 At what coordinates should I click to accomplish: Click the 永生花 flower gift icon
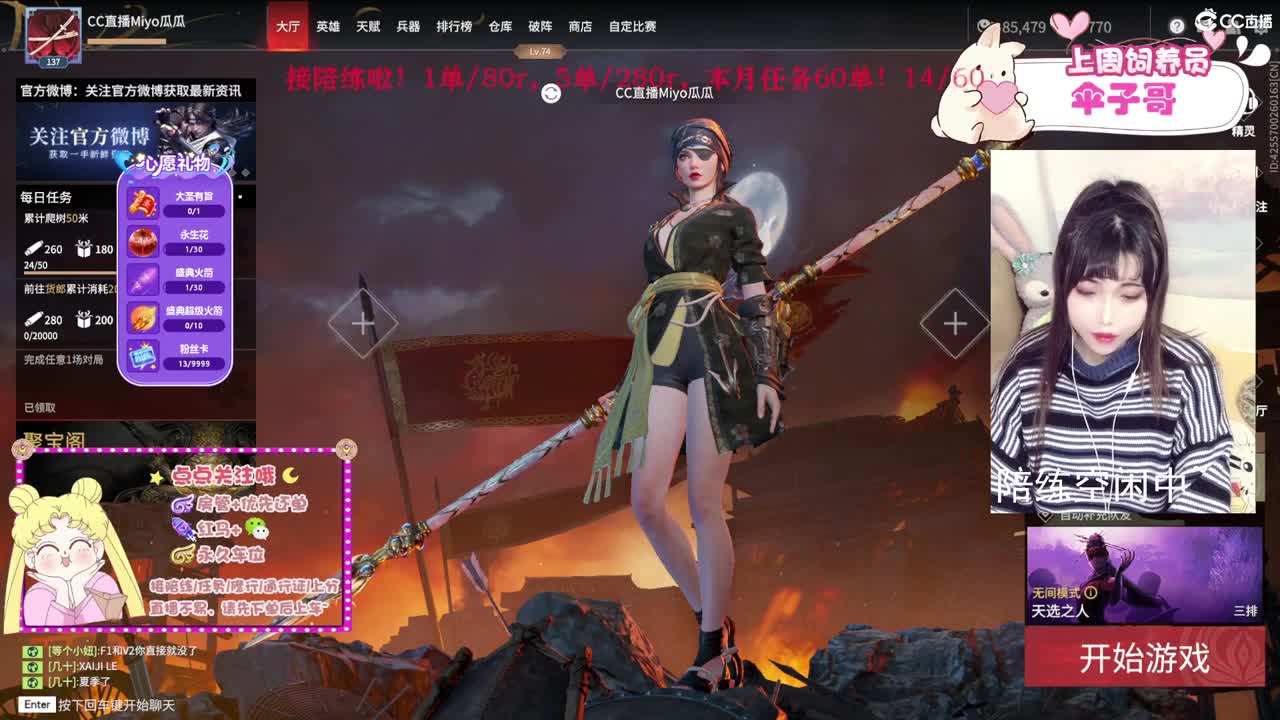click(x=143, y=240)
